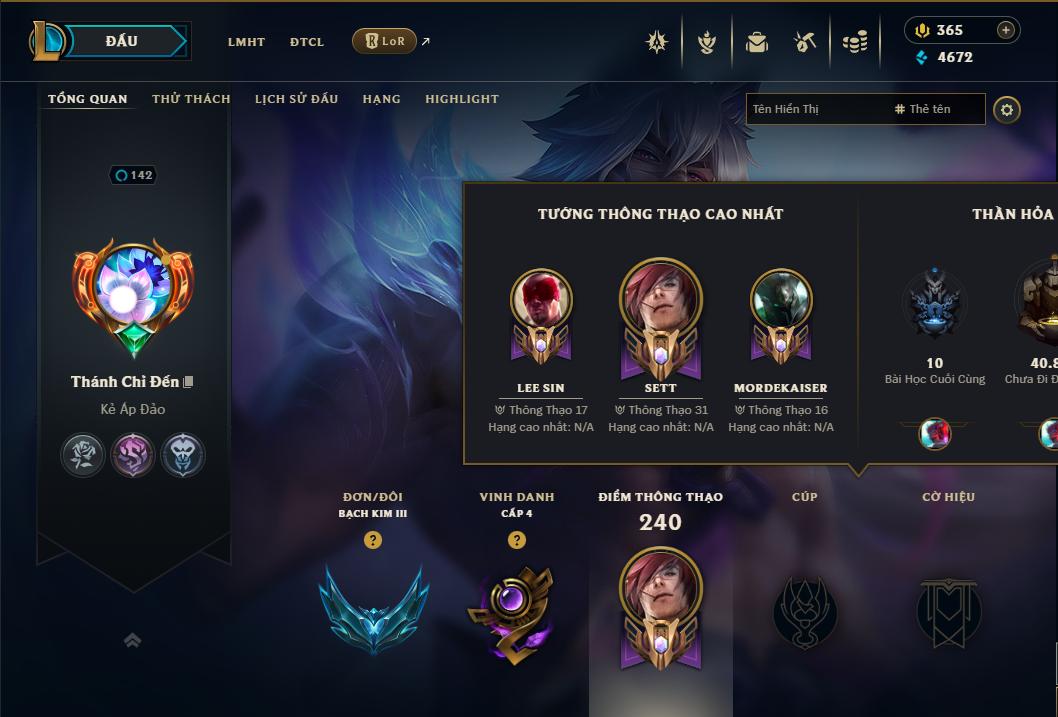This screenshot has height=717, width=1058.
Task: Click the player name search field
Action: tap(815, 109)
